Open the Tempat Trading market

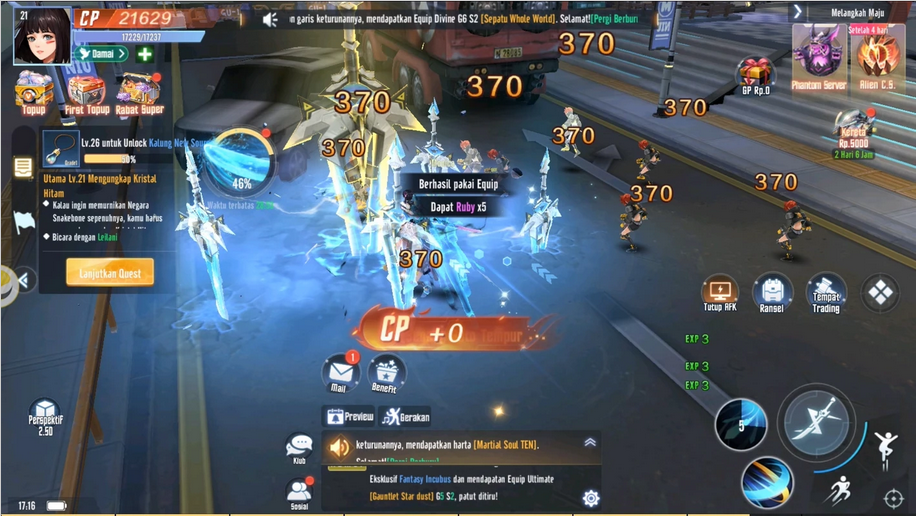825,294
